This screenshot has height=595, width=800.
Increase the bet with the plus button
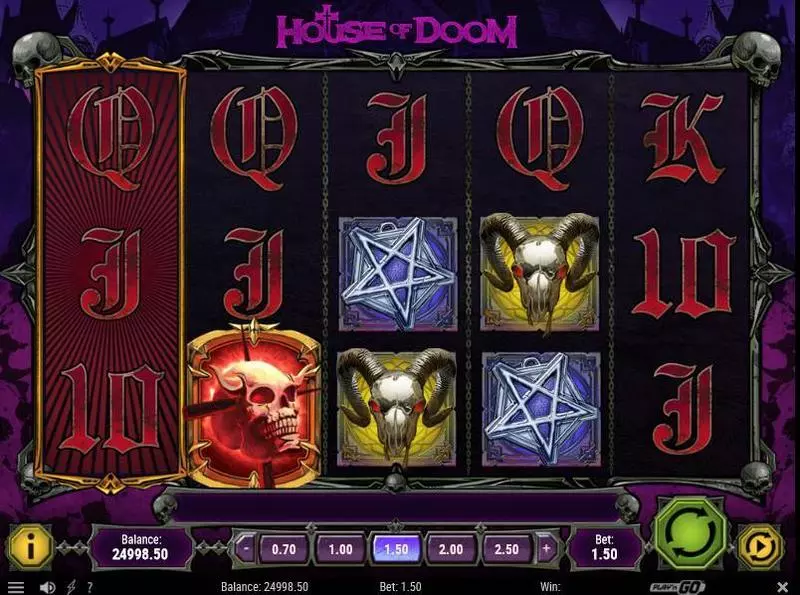(546, 548)
